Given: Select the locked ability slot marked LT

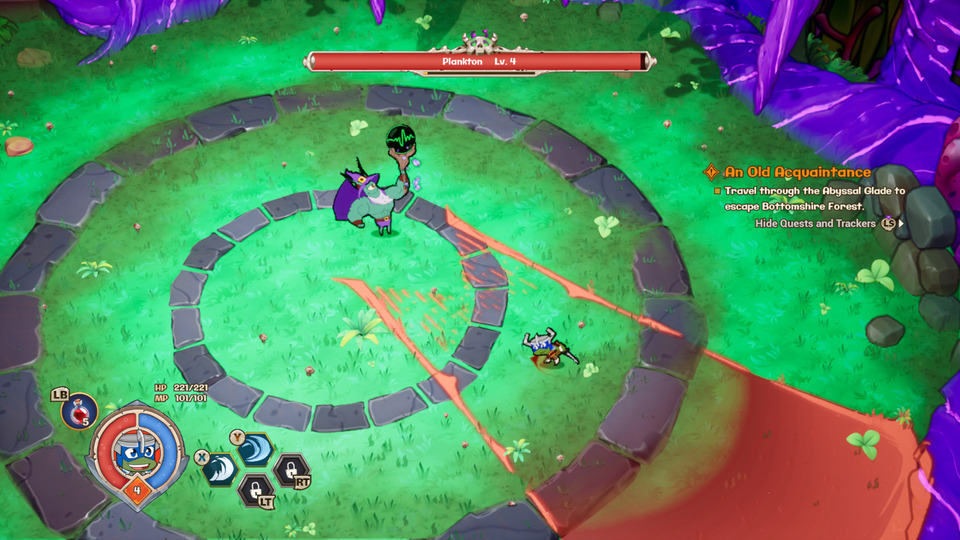Looking at the screenshot, I should (254, 489).
